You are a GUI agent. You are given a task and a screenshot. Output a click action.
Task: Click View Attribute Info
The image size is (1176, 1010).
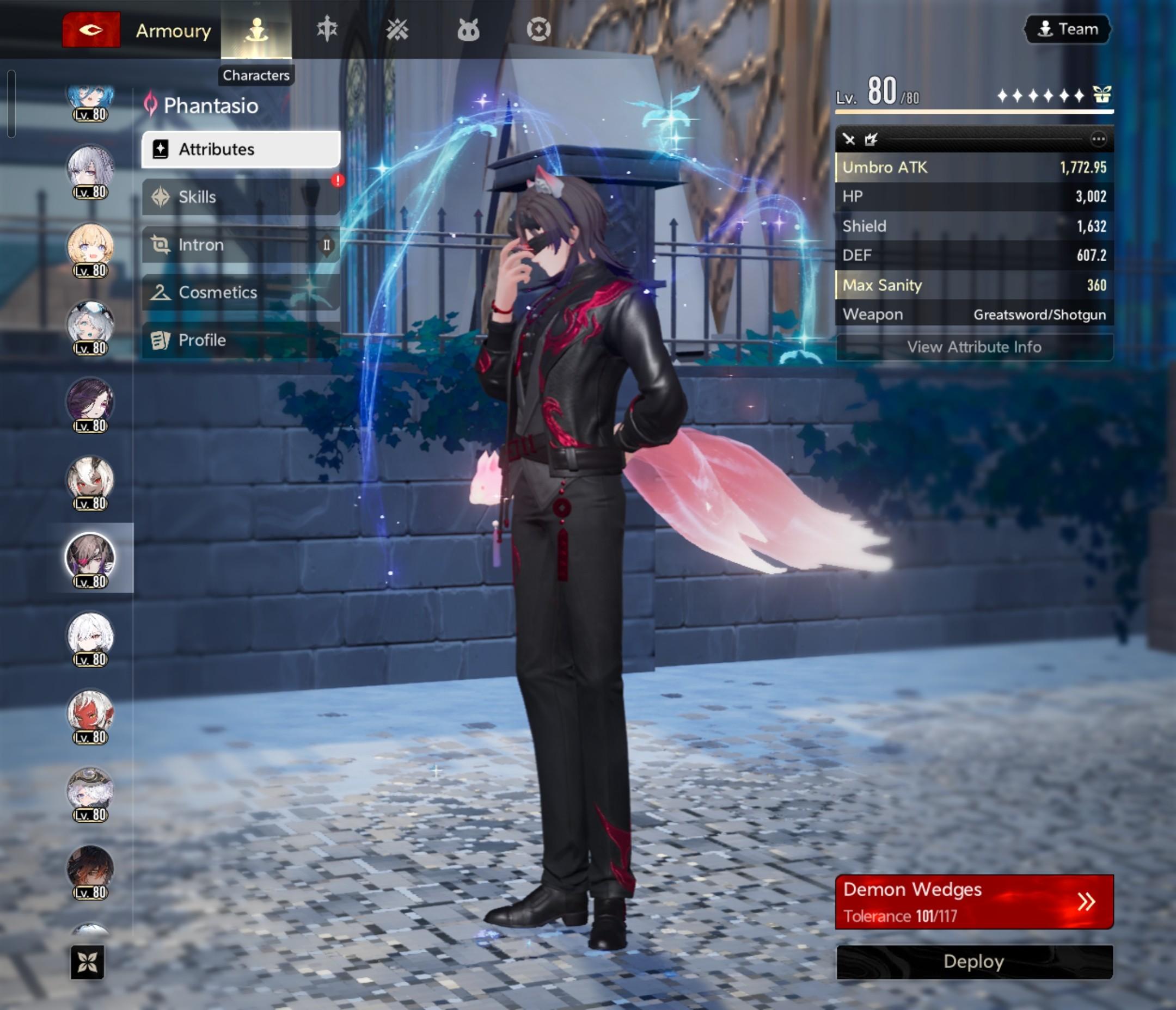click(974, 347)
